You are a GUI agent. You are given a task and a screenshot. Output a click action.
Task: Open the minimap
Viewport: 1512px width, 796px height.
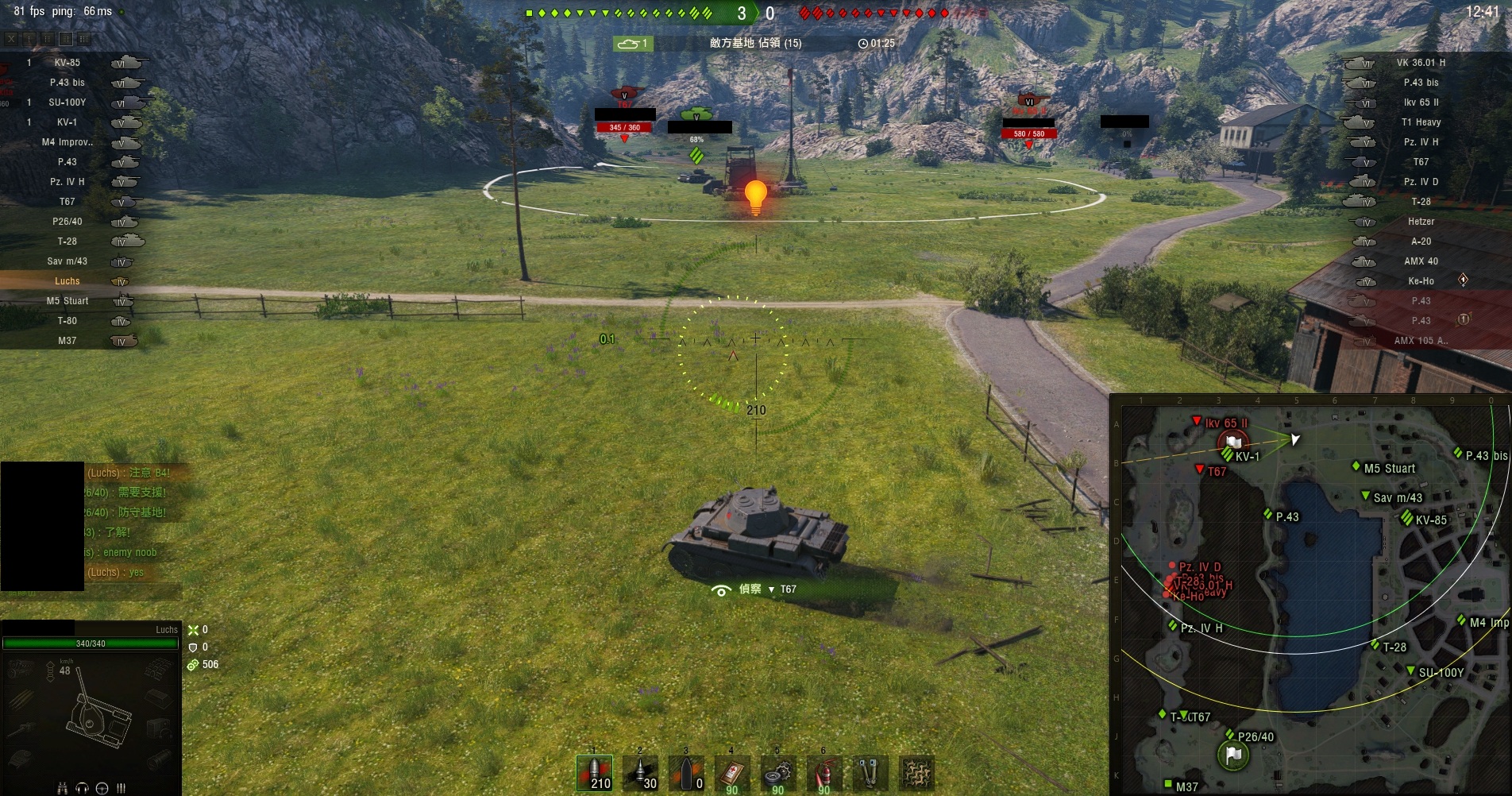pos(1310,594)
